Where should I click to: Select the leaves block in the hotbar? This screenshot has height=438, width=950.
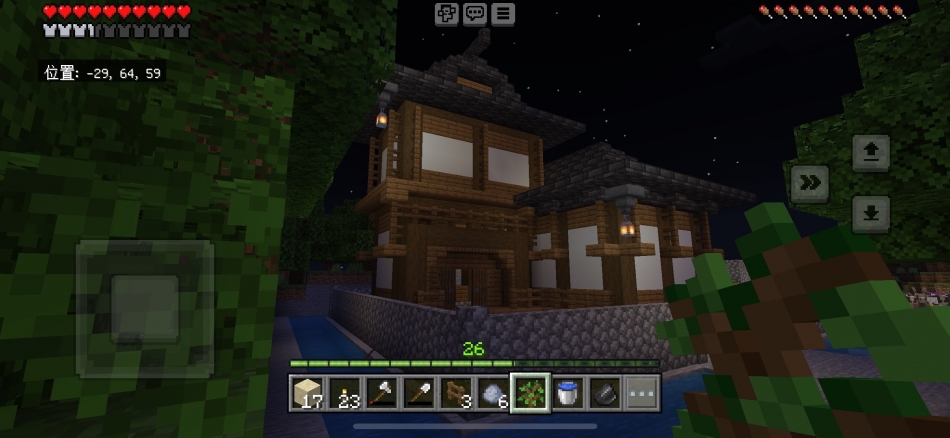pos(530,393)
